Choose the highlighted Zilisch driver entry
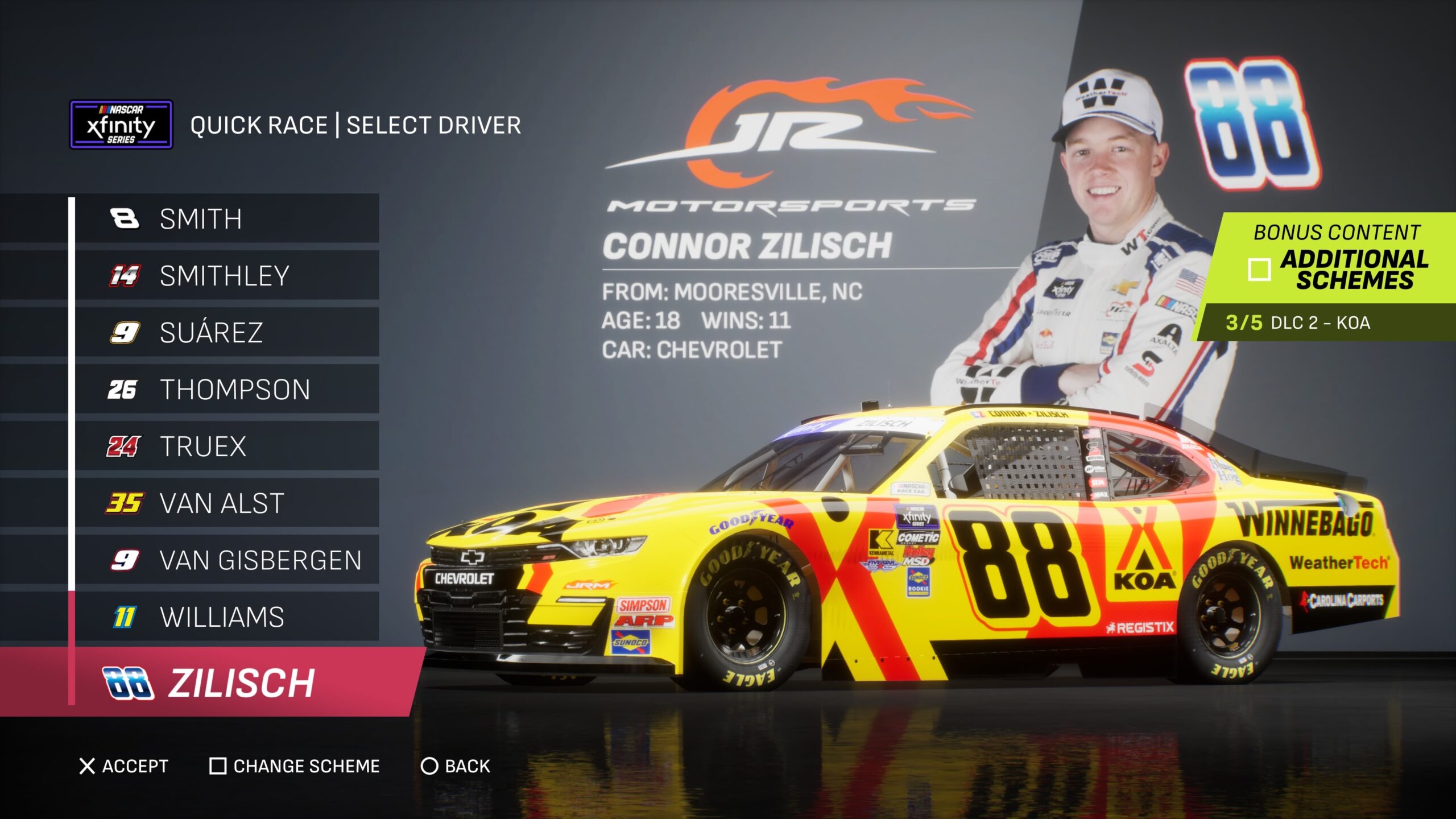This screenshot has height=819, width=1456. click(x=226, y=682)
